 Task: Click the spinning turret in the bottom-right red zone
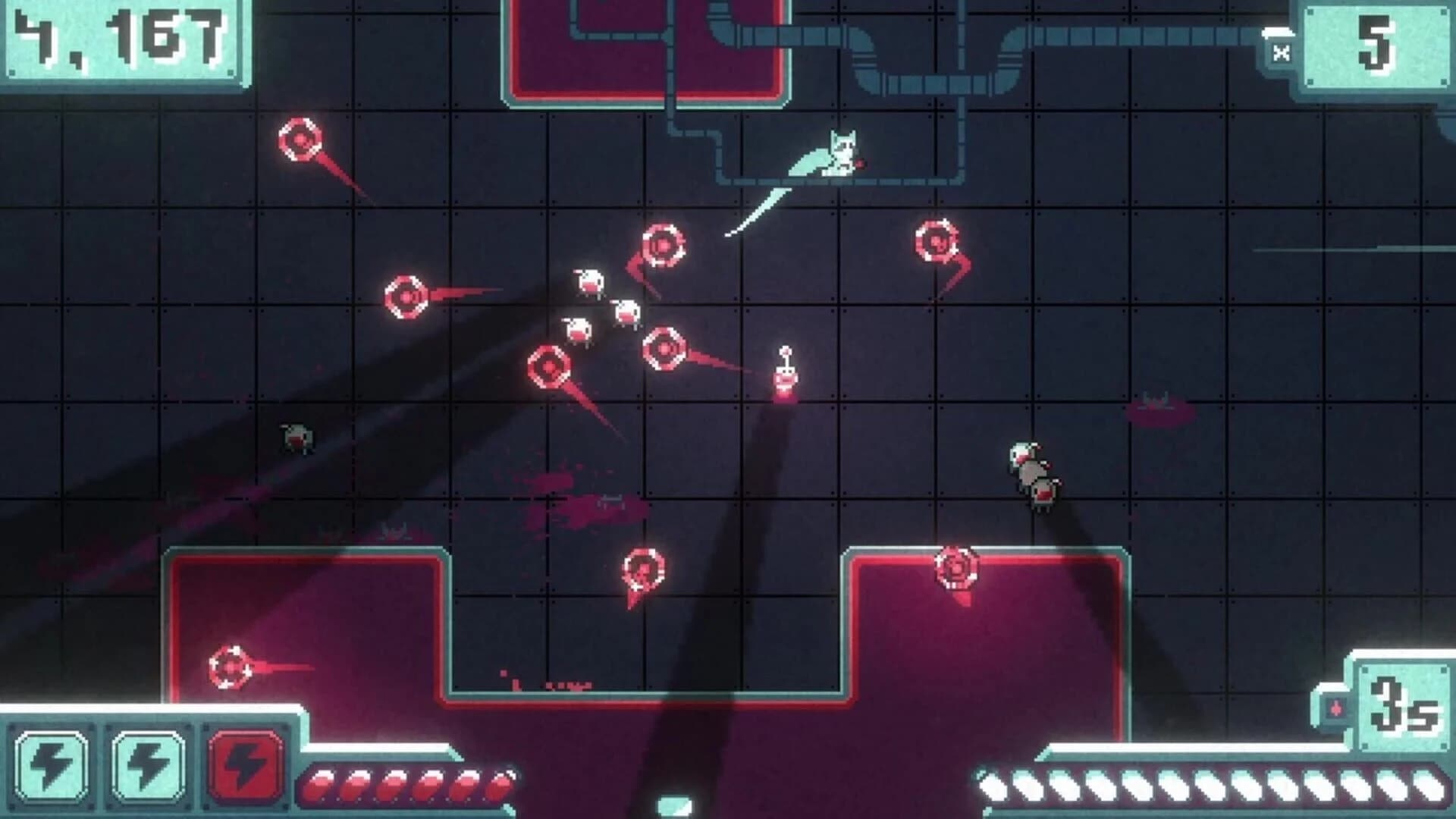958,565
